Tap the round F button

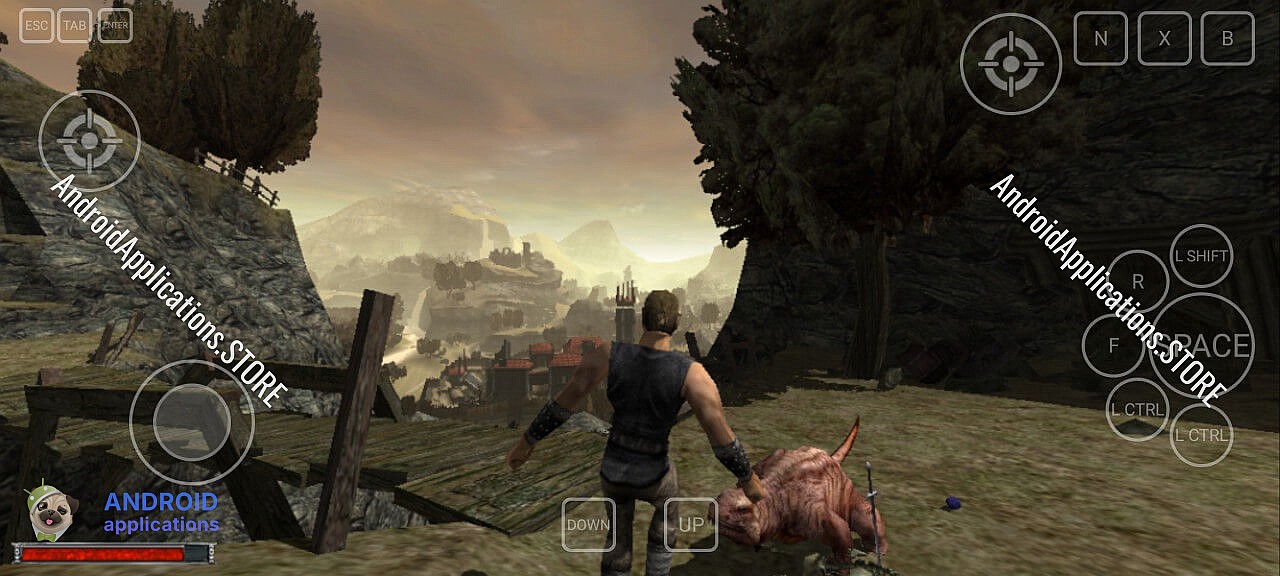point(1113,346)
